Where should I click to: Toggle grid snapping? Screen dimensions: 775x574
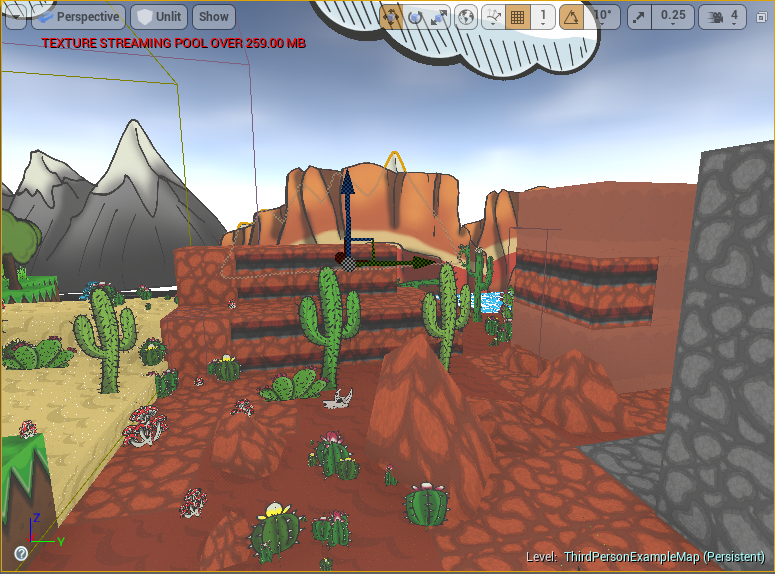(517, 17)
